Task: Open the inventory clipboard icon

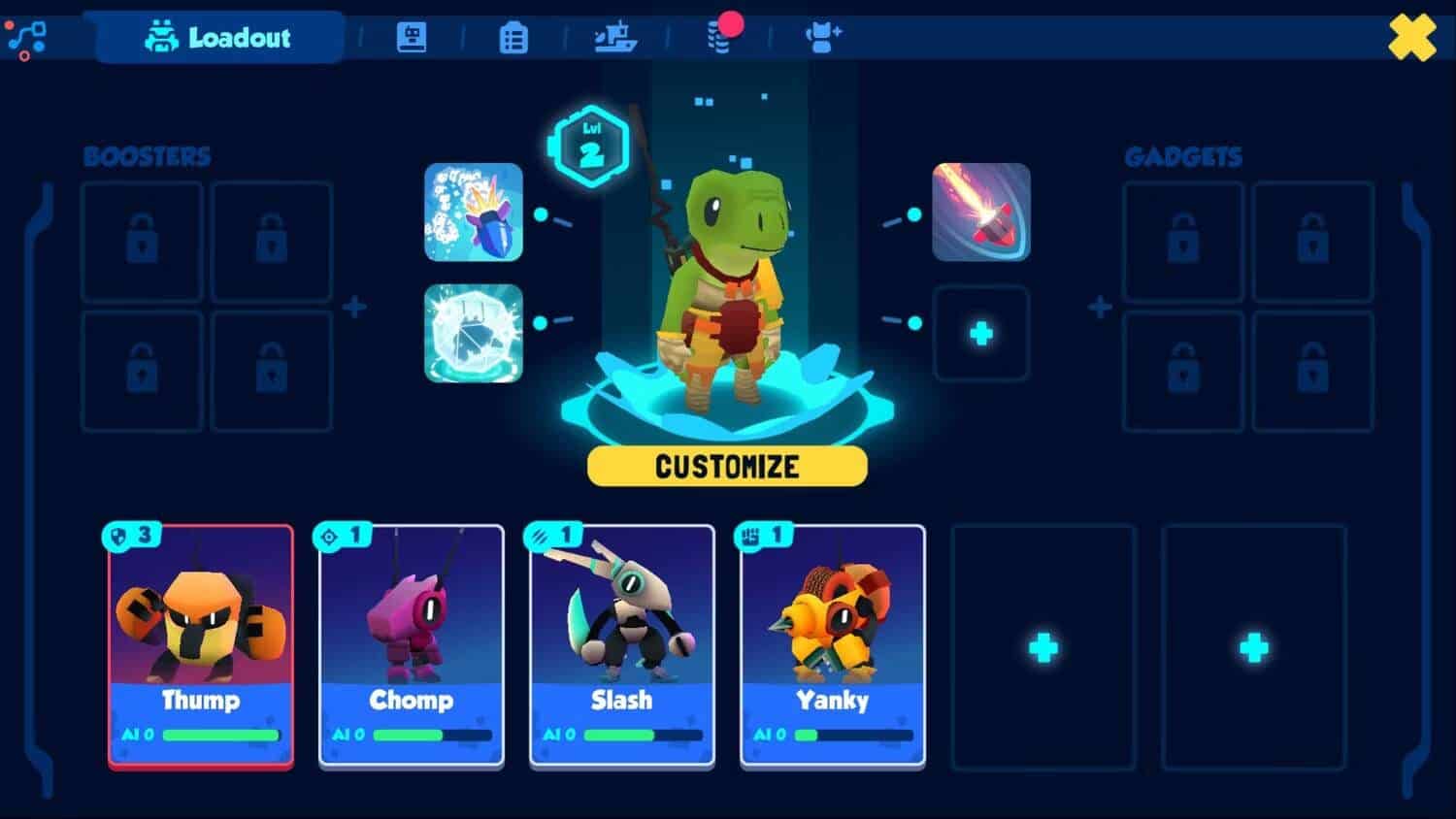Action: point(513,37)
